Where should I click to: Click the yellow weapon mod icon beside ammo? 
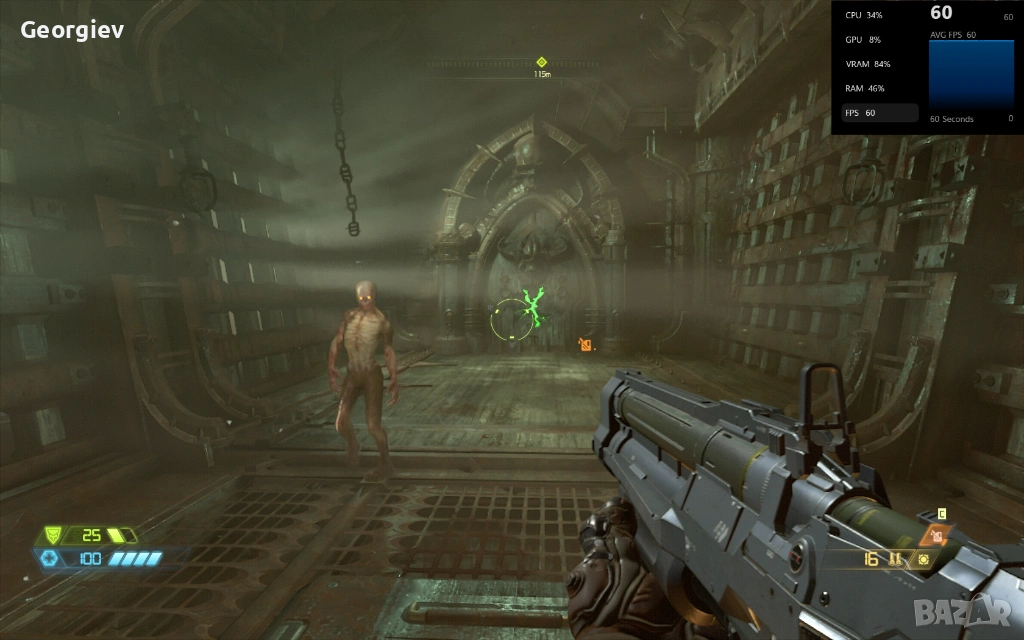(x=924, y=559)
